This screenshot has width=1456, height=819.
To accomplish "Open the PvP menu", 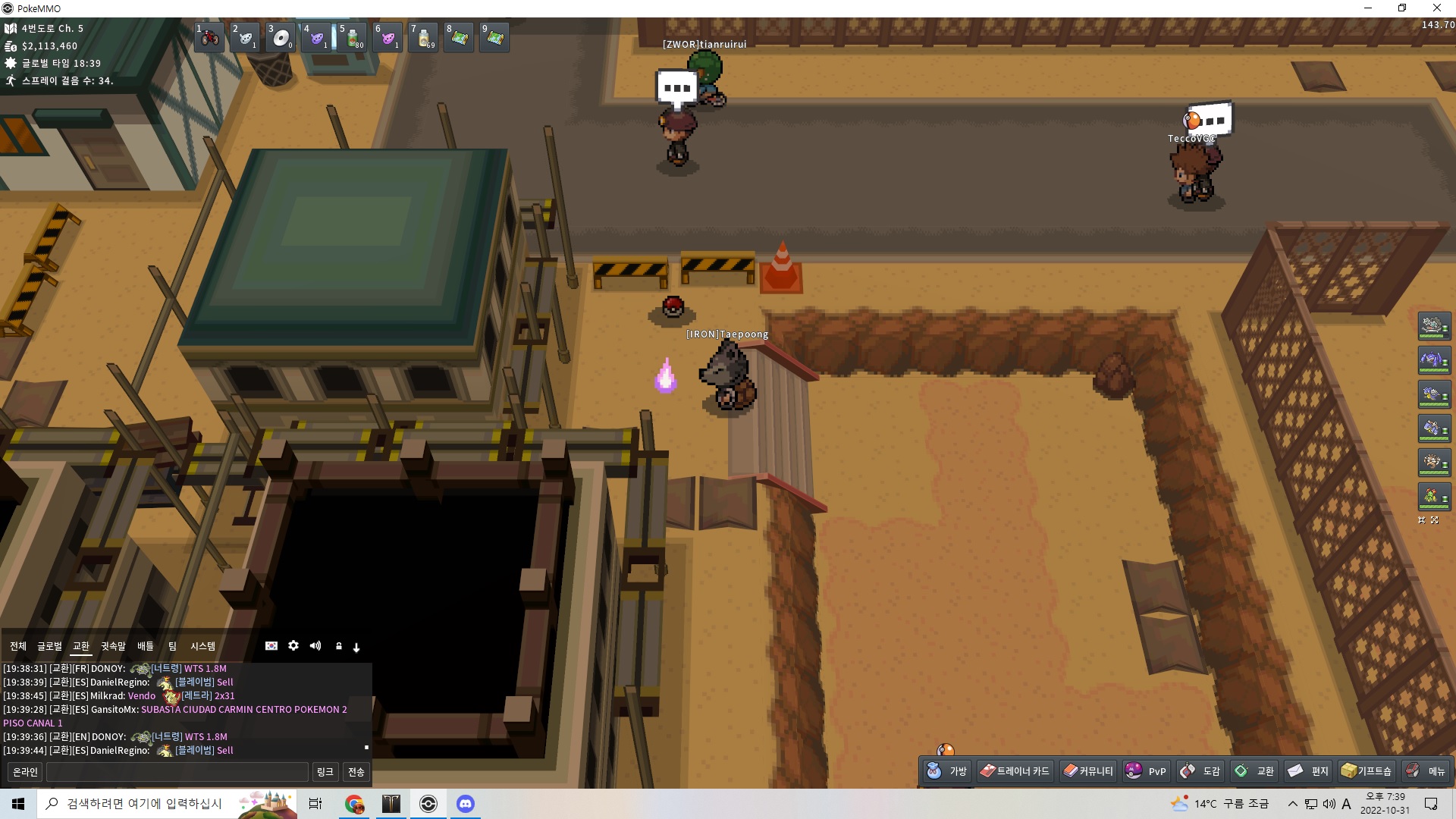I will 1146,771.
